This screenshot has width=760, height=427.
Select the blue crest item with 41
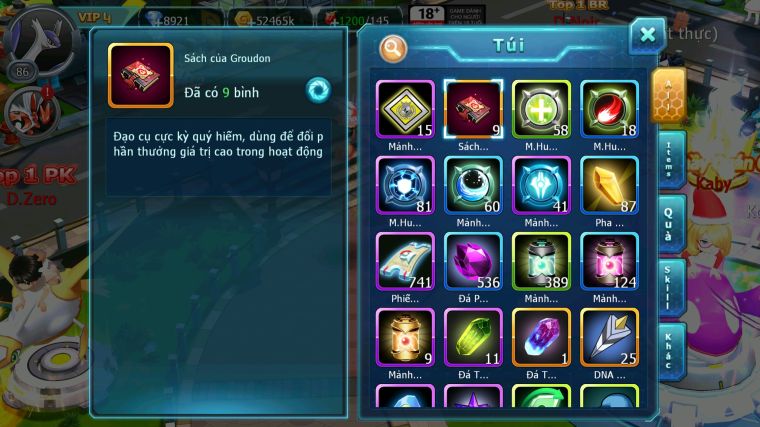pos(541,185)
